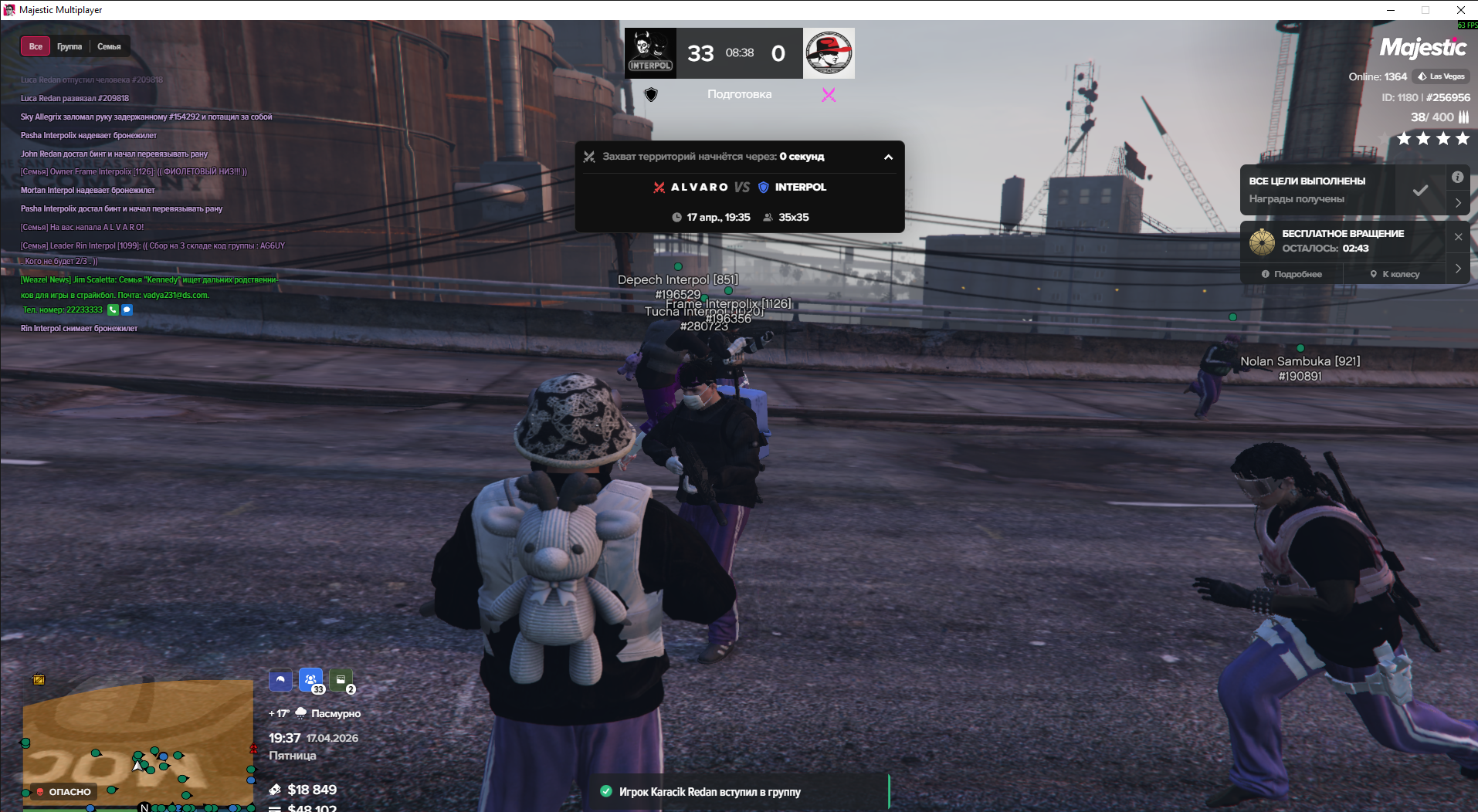Expand the free spin panel arrow
The height and width of the screenshot is (812, 1478).
[1458, 268]
